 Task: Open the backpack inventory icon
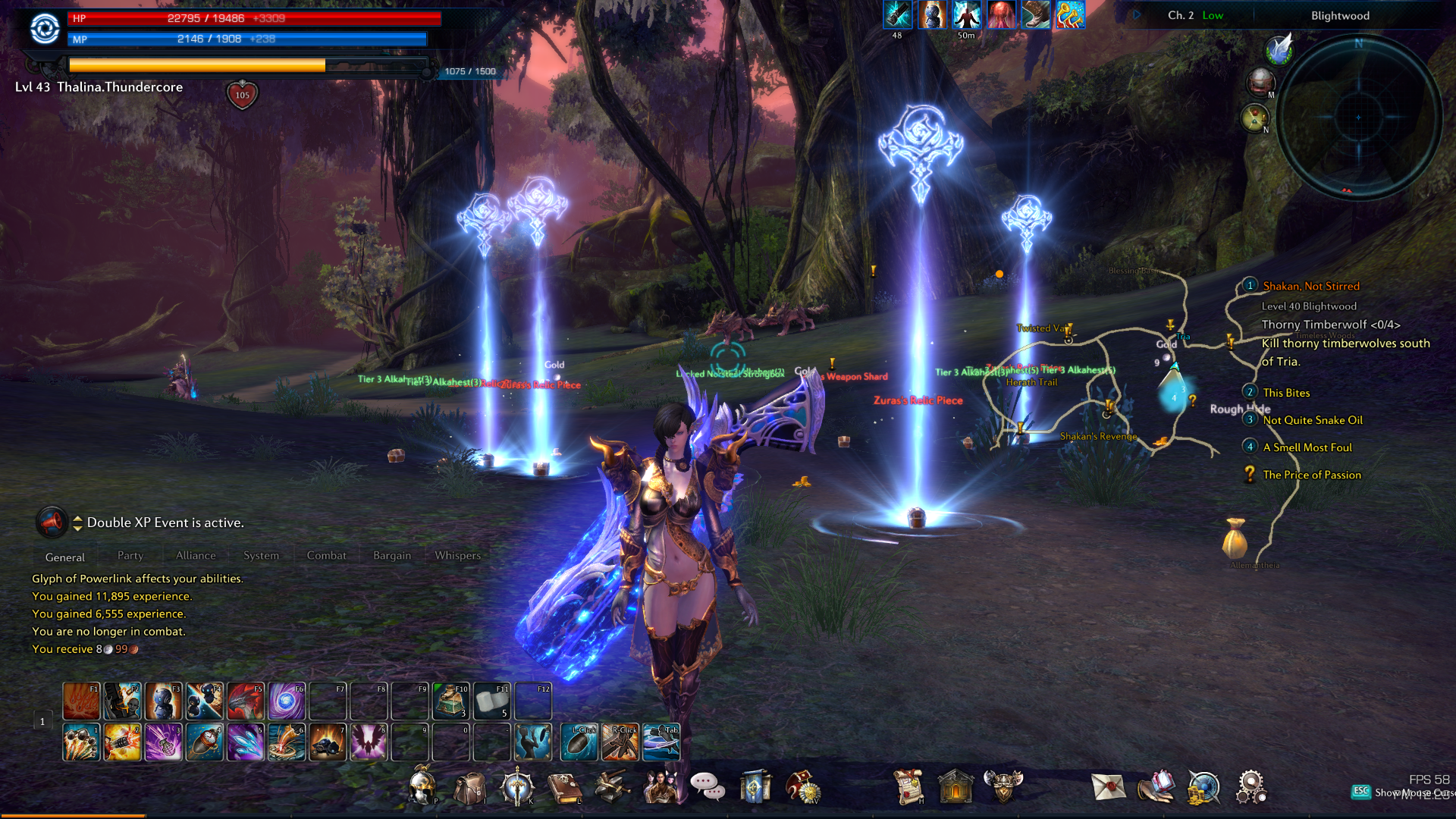[469, 788]
